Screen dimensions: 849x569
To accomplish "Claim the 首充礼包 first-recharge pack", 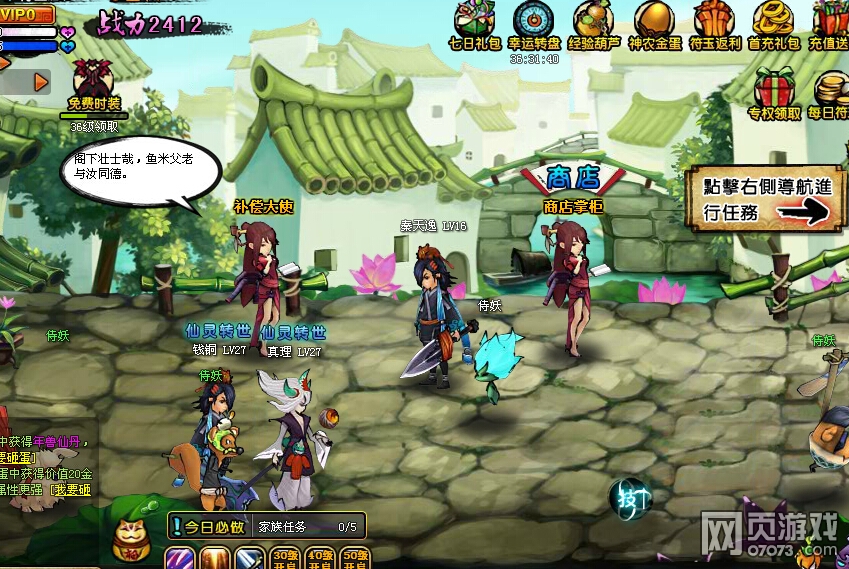I will 773,22.
